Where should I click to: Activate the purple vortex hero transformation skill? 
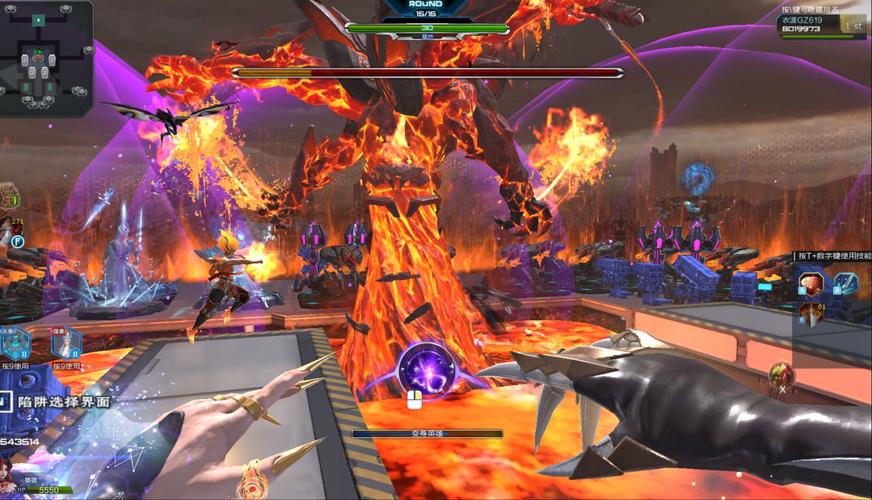tap(427, 368)
